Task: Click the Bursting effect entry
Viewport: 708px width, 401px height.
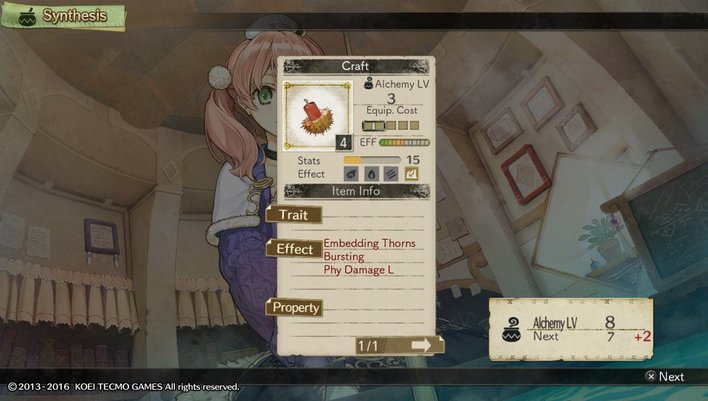Action: pos(345,256)
